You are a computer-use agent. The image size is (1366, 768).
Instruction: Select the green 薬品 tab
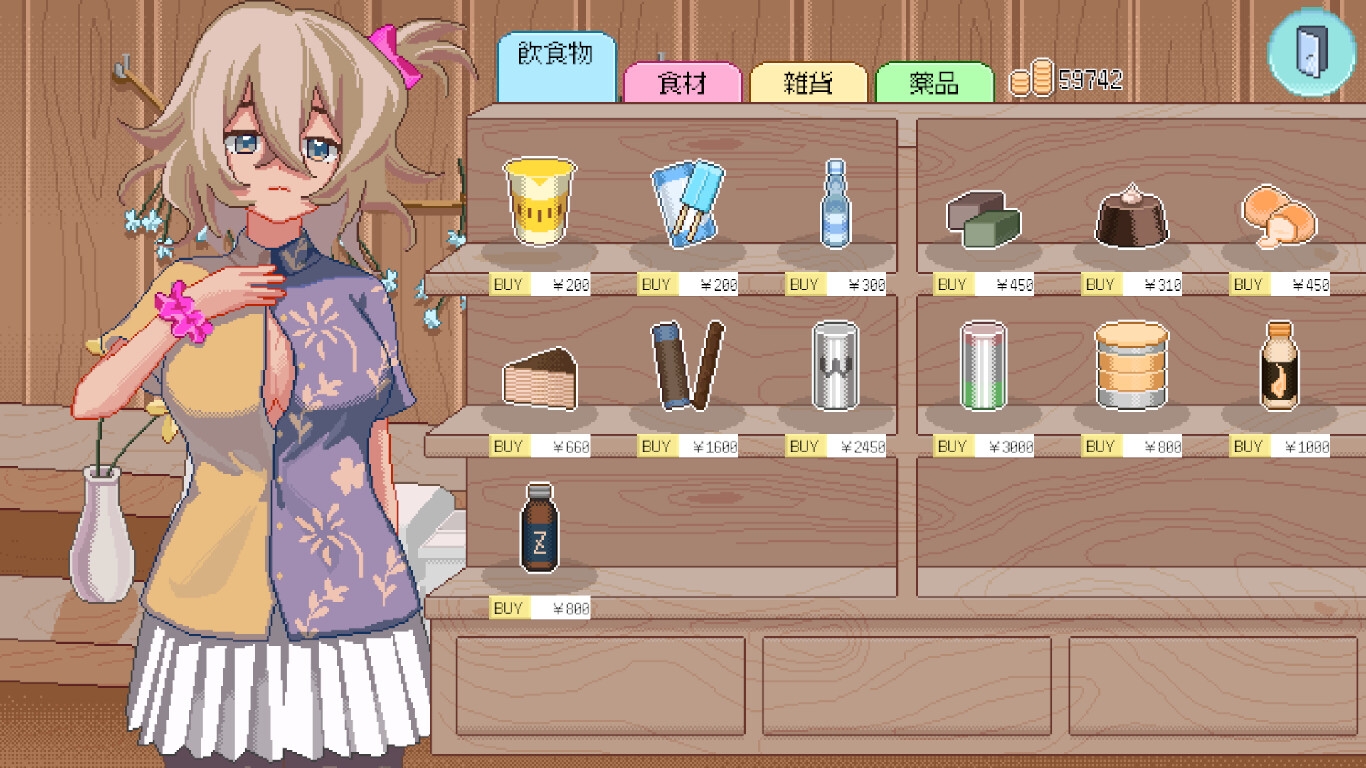[934, 83]
